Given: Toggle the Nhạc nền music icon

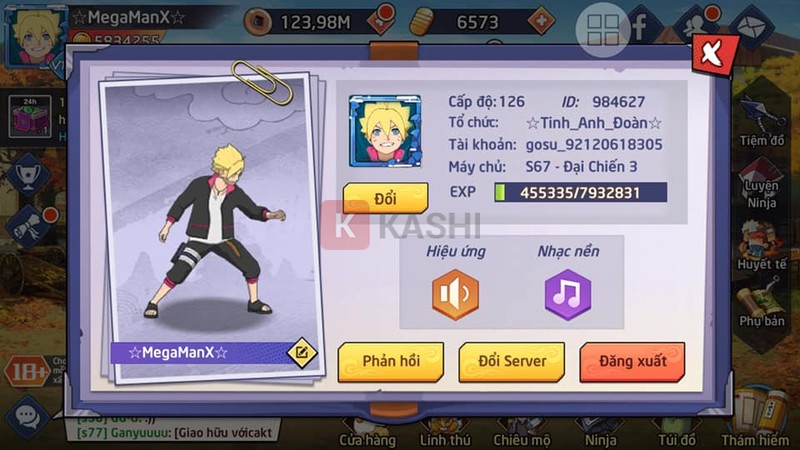Looking at the screenshot, I should click(x=568, y=295).
